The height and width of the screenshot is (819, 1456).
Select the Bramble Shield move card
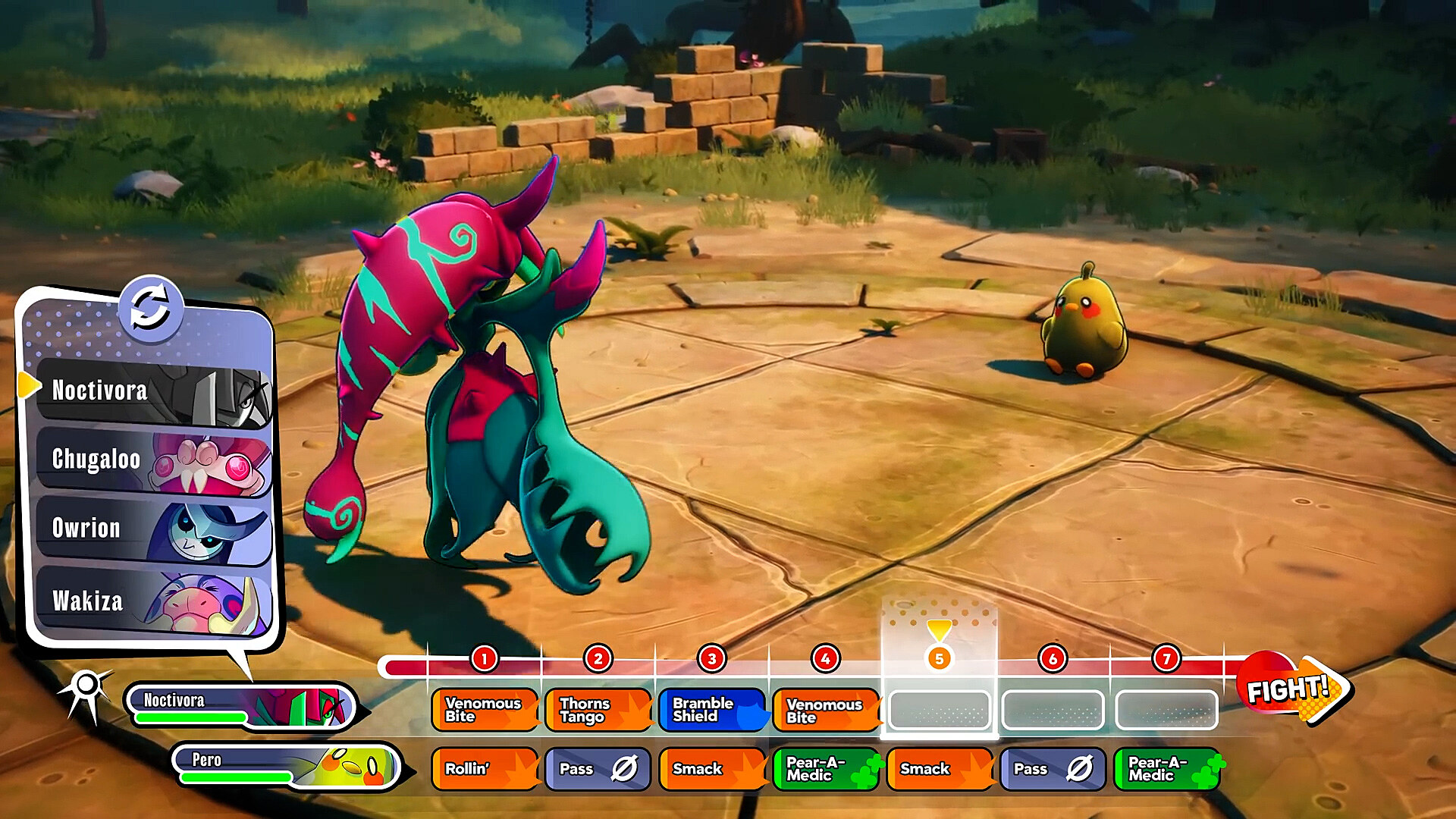click(x=711, y=711)
